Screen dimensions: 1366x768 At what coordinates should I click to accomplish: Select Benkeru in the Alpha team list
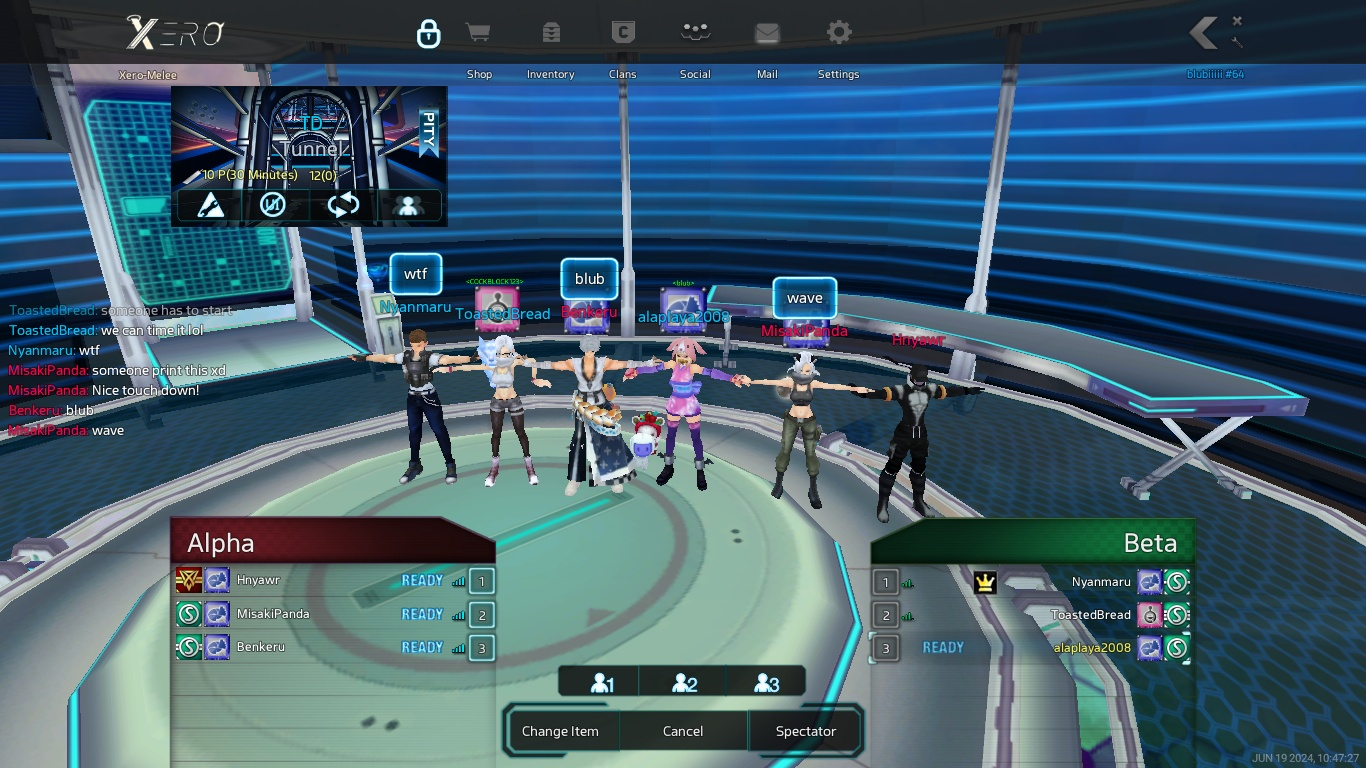(260, 647)
